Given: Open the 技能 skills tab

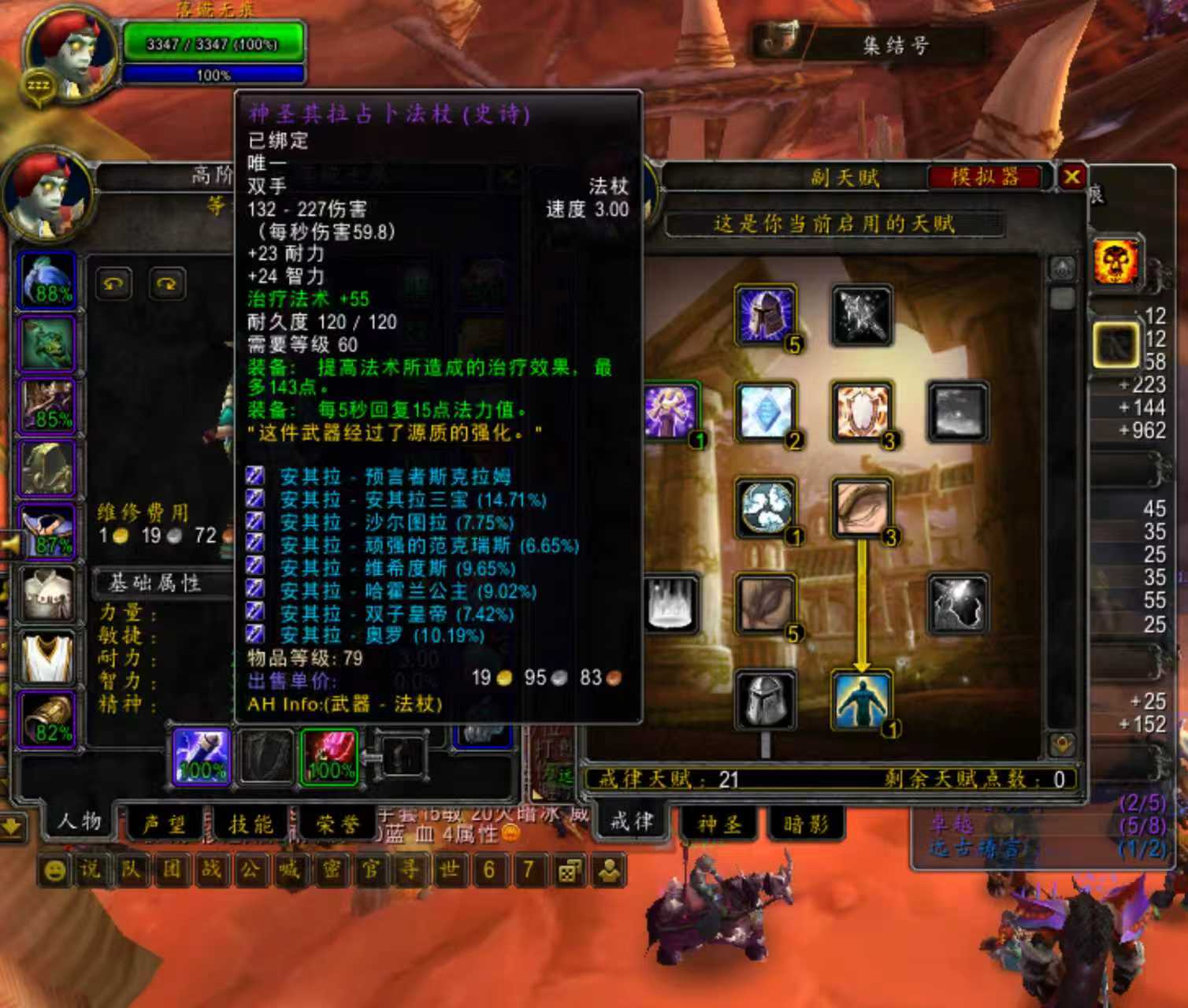Looking at the screenshot, I should (251, 824).
